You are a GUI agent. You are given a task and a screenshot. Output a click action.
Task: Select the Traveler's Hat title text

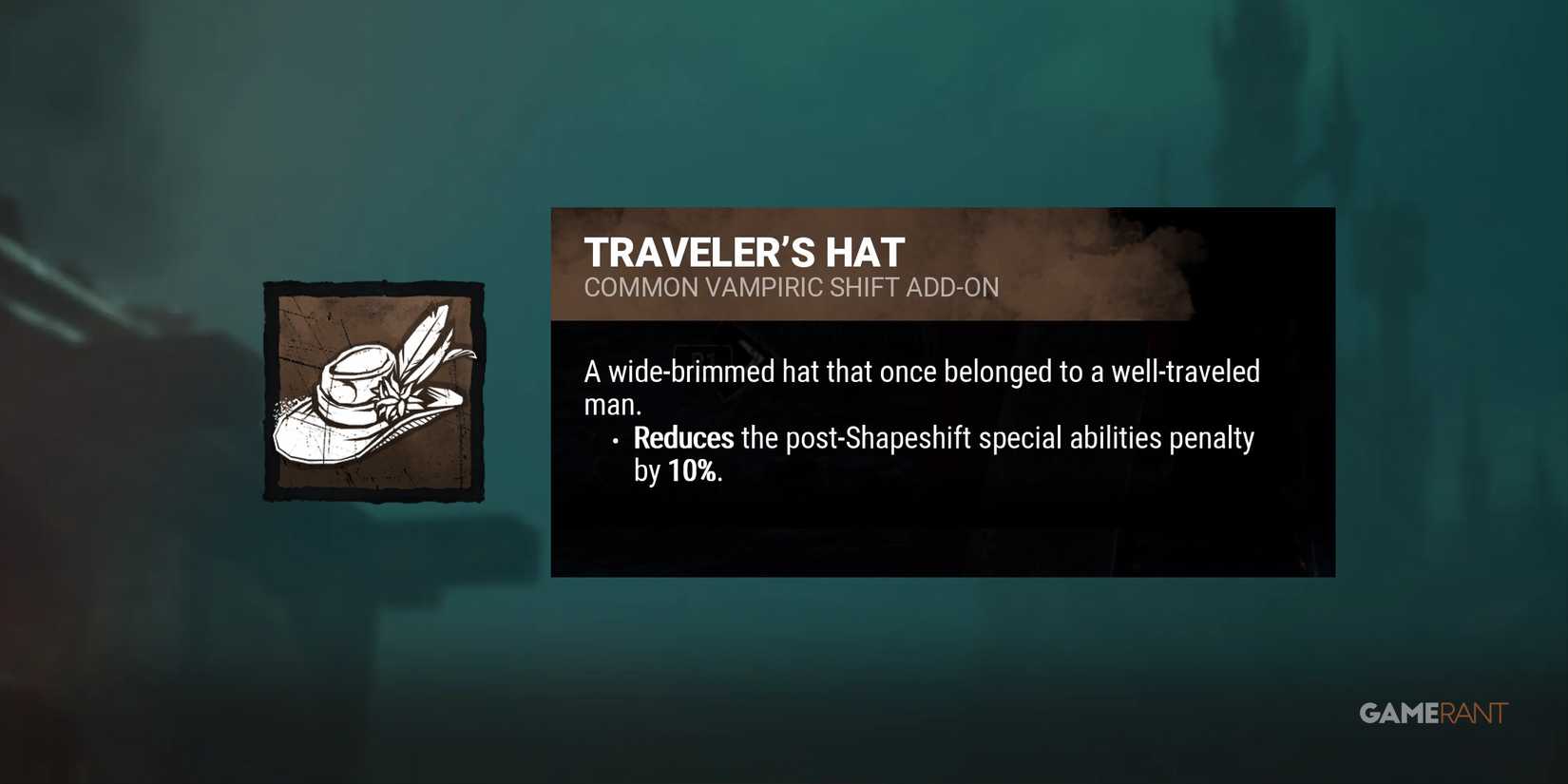[x=744, y=251]
